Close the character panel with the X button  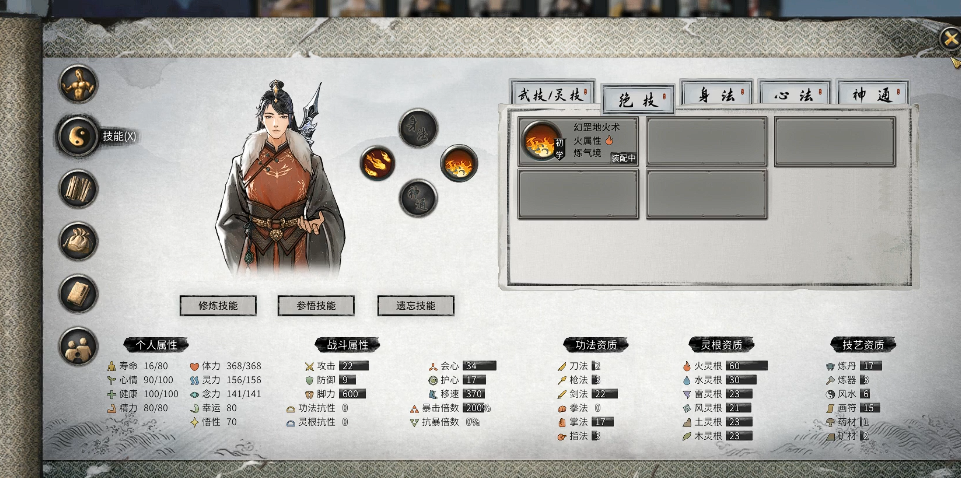[x=949, y=39]
